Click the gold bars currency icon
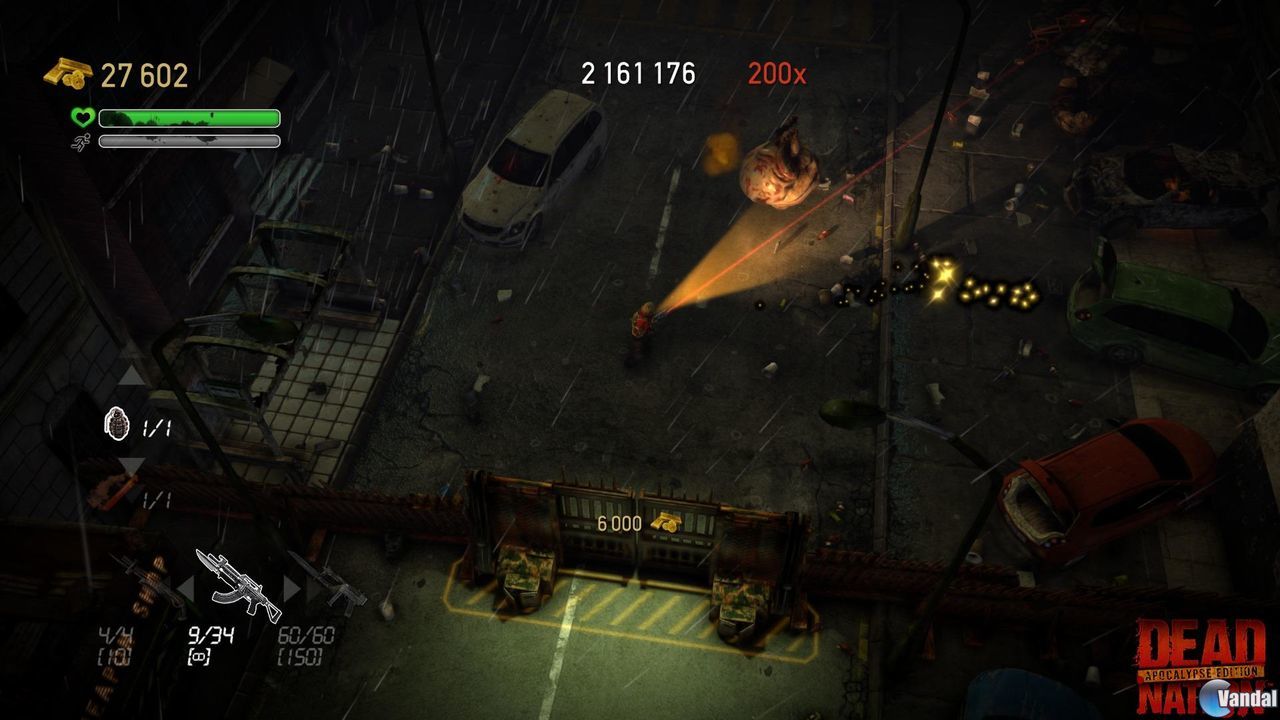This screenshot has height=720, width=1280. 62,72
